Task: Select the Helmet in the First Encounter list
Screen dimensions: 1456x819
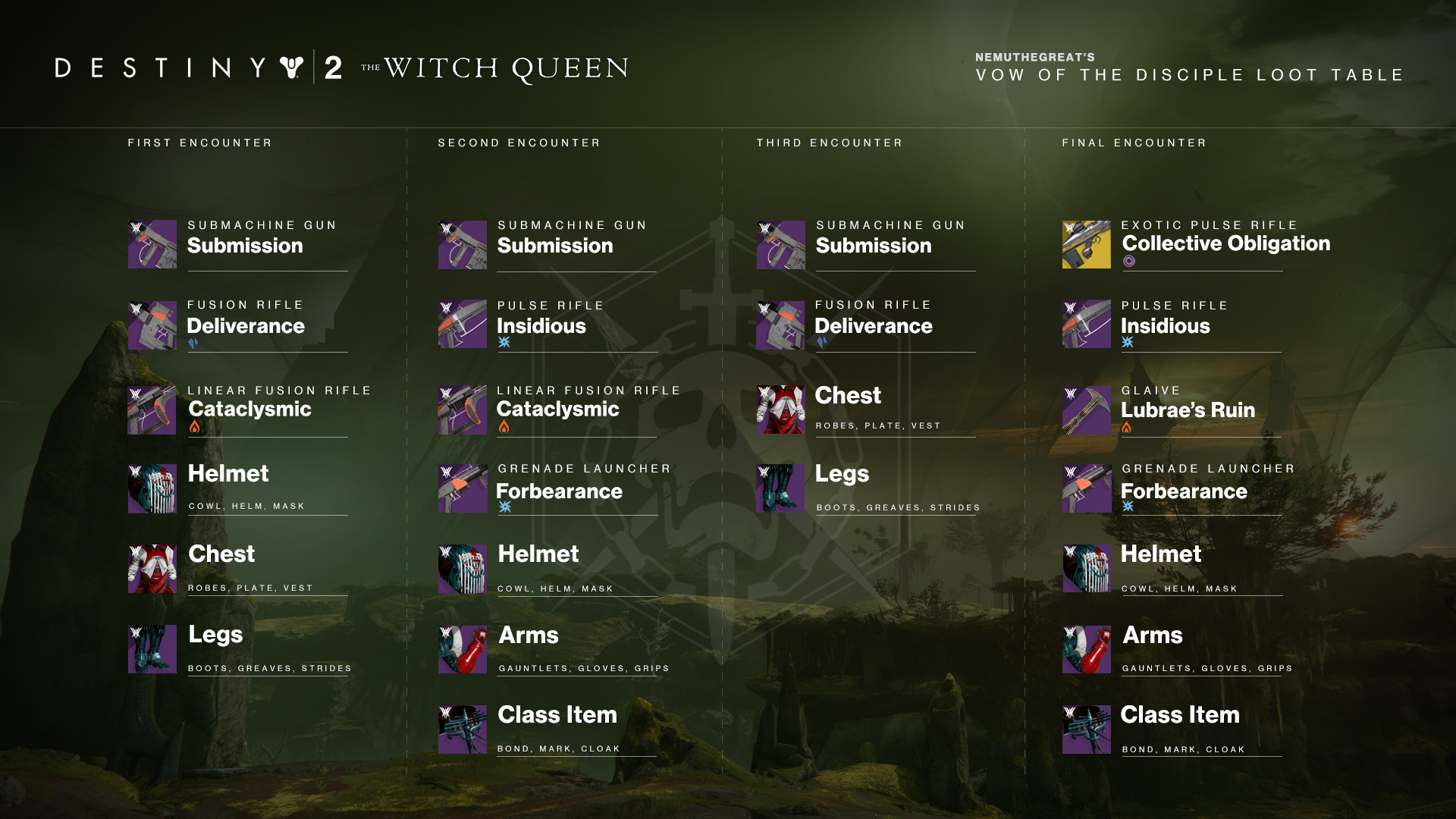Action: [x=227, y=474]
